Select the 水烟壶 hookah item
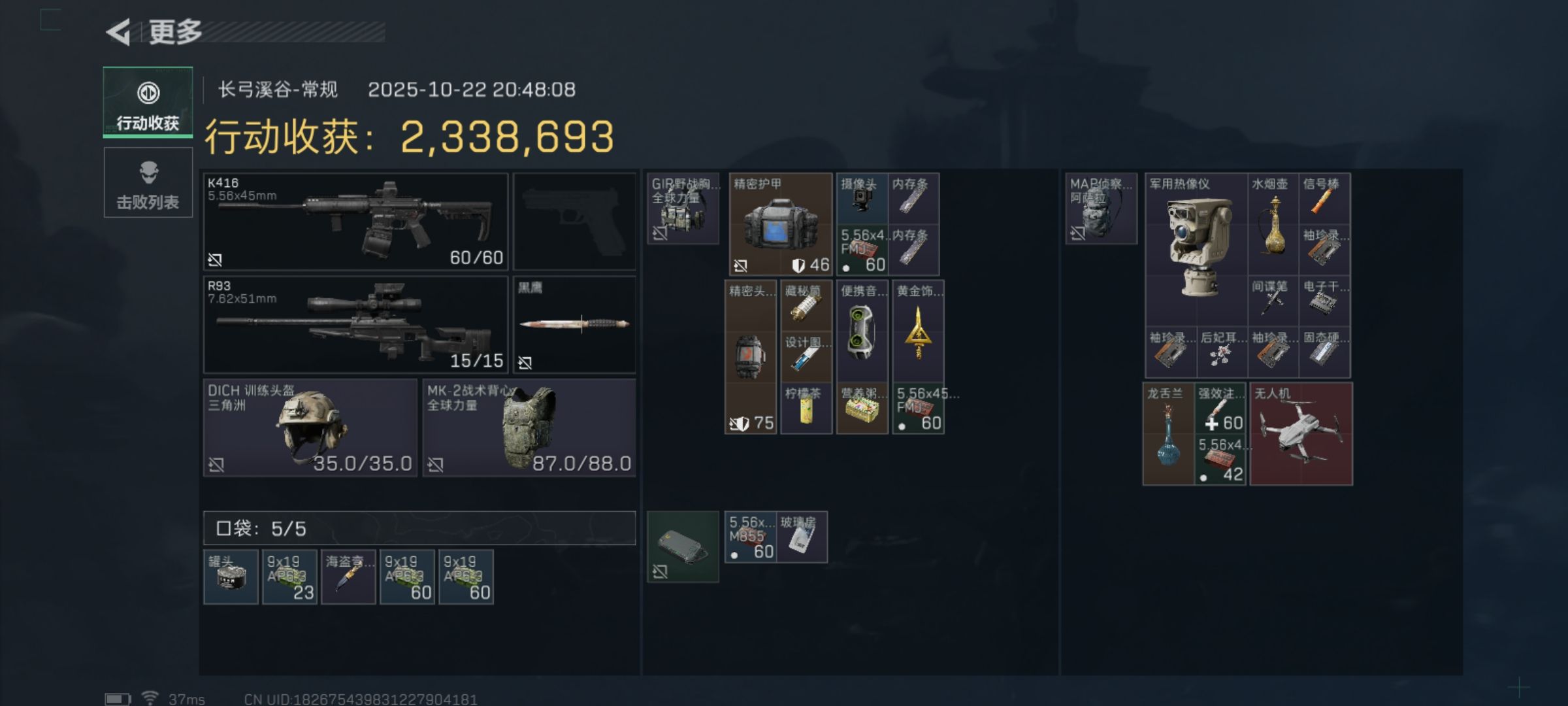The height and width of the screenshot is (706, 1568). point(1273,224)
